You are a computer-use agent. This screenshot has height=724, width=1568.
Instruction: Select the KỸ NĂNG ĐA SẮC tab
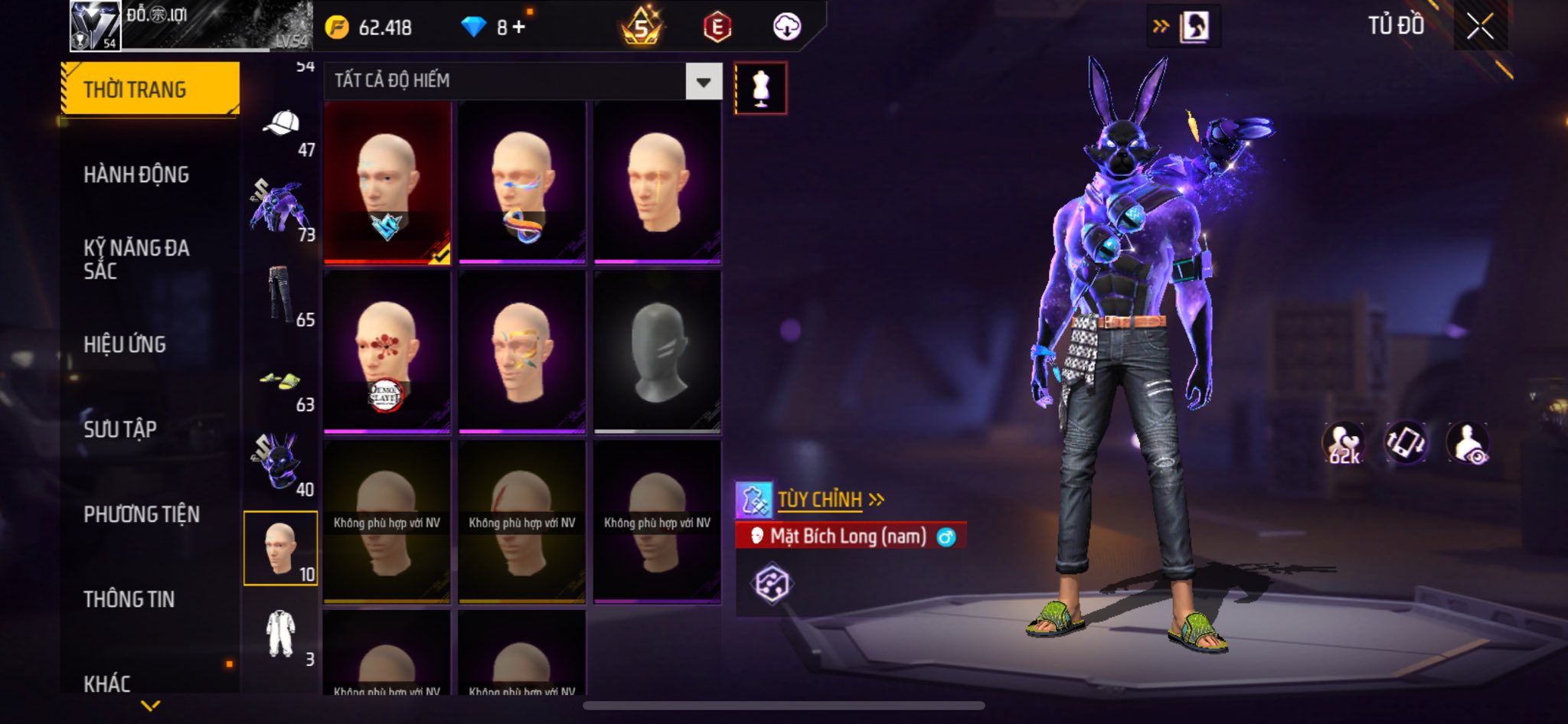click(x=136, y=259)
